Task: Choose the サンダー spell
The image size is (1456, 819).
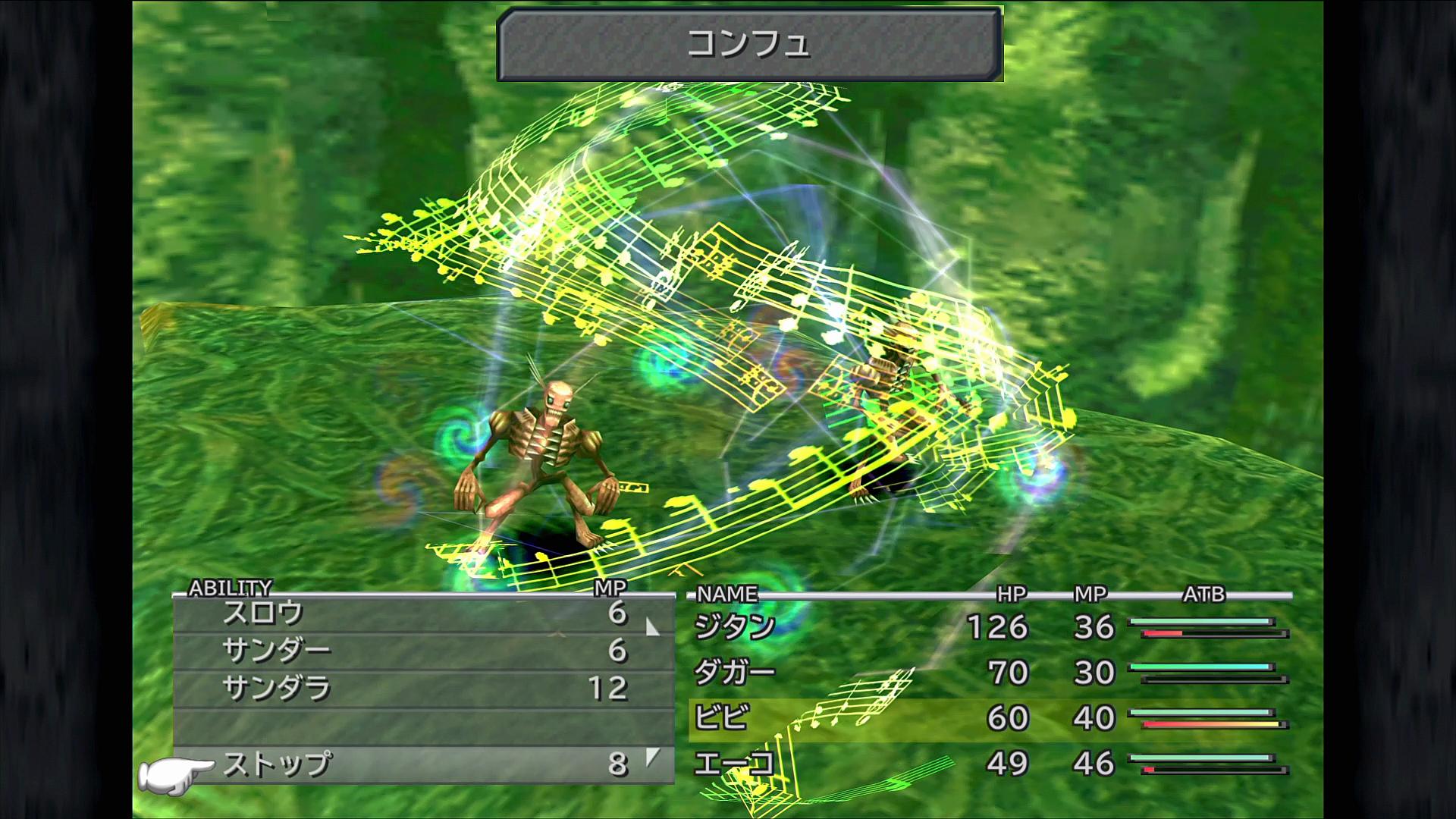Action: (276, 651)
